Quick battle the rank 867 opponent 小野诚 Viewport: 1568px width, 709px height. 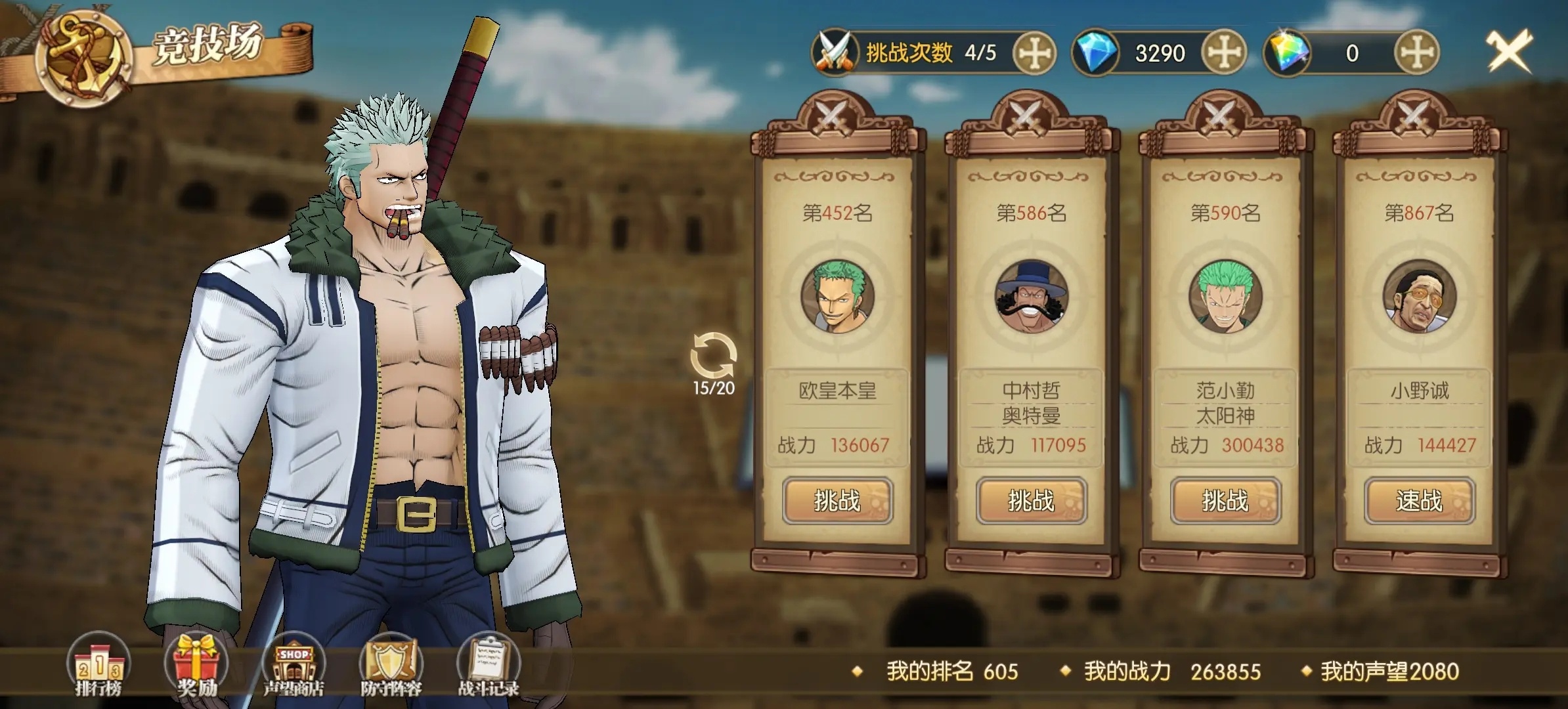point(1419,501)
